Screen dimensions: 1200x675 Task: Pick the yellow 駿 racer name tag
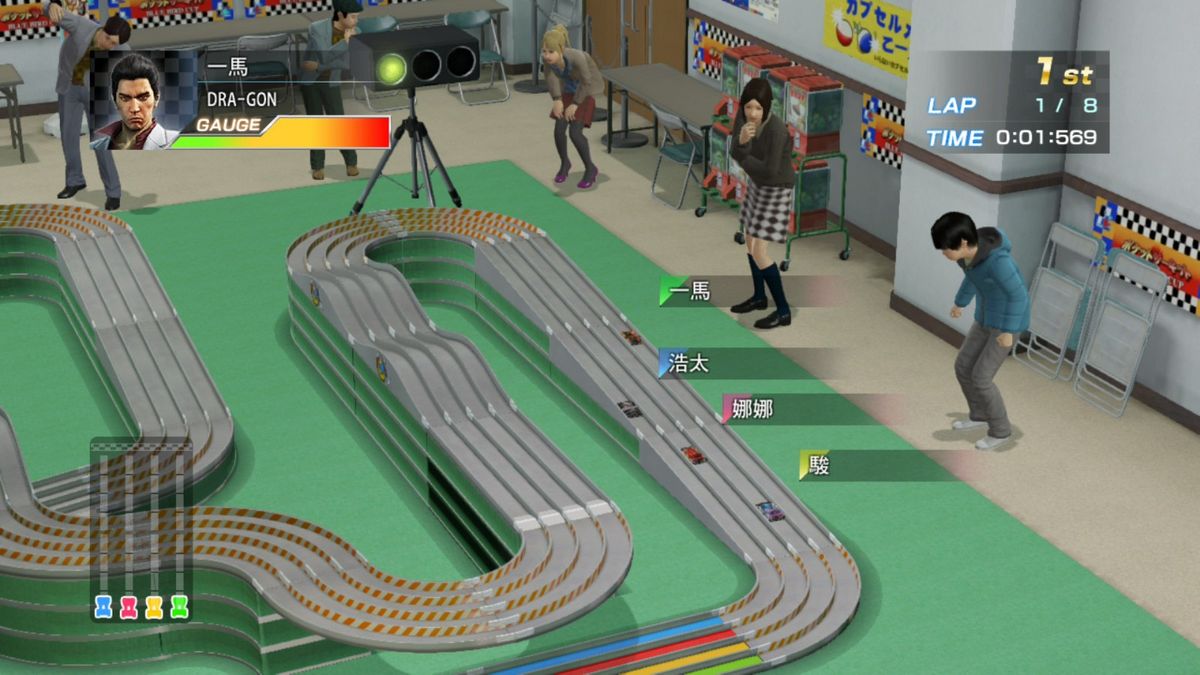coord(818,465)
